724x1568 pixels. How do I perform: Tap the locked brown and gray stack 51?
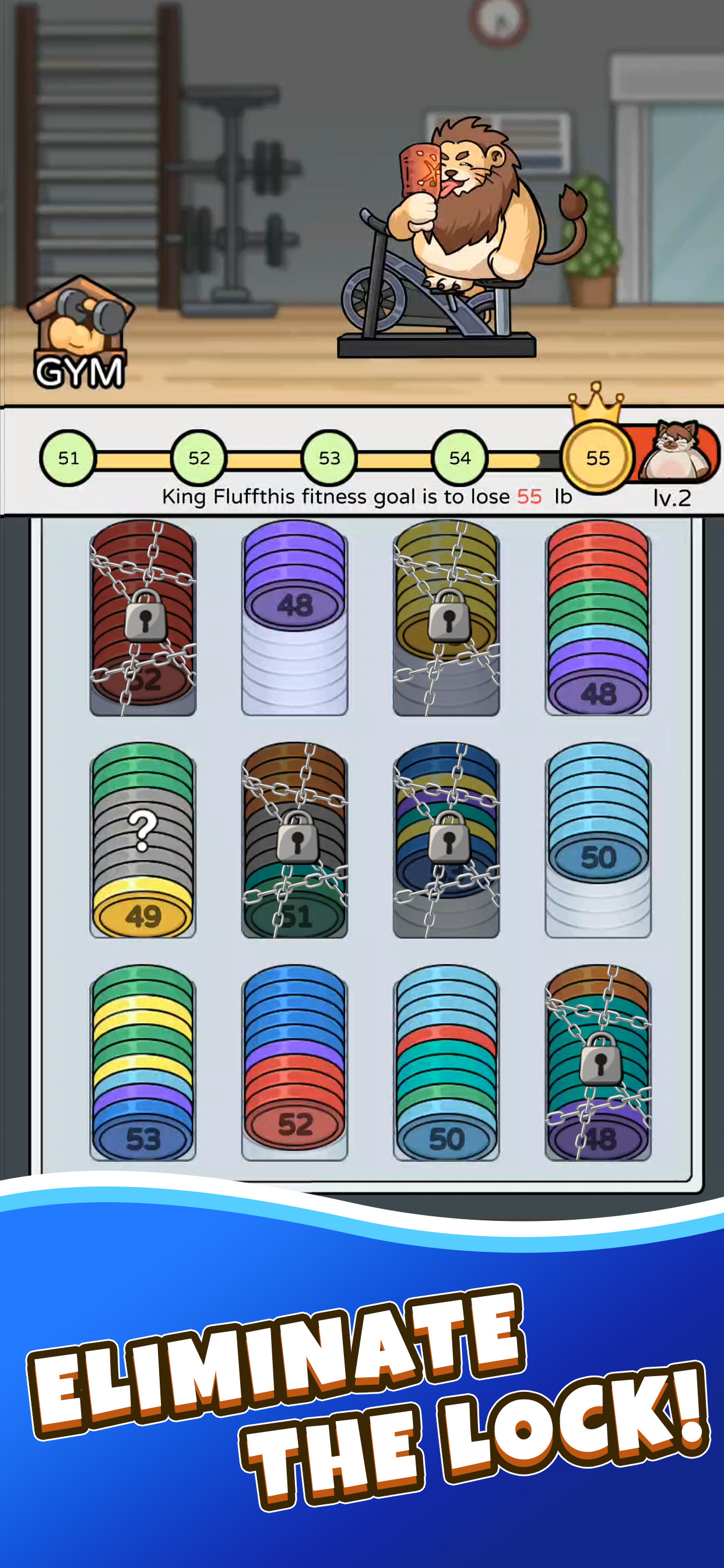[x=294, y=839]
